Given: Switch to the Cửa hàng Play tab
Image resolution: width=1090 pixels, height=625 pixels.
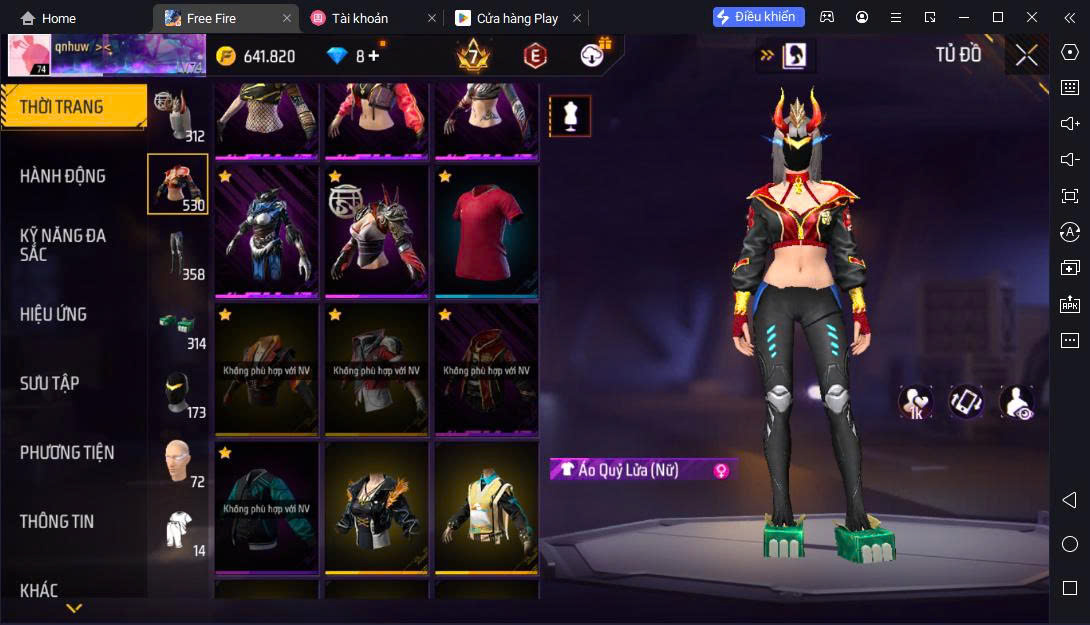Looking at the screenshot, I should 517,18.
